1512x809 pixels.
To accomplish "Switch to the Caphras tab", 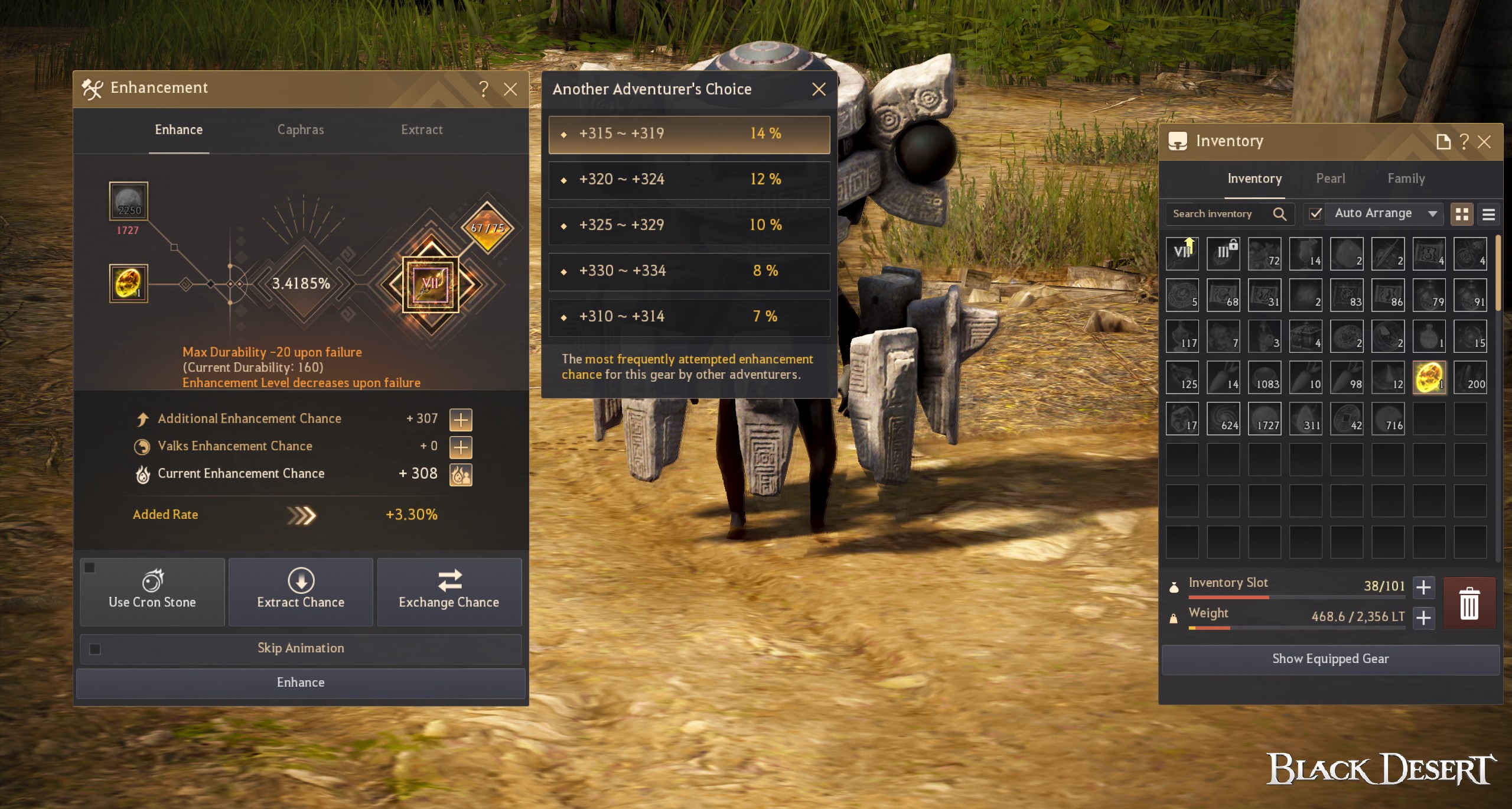I will (x=301, y=130).
